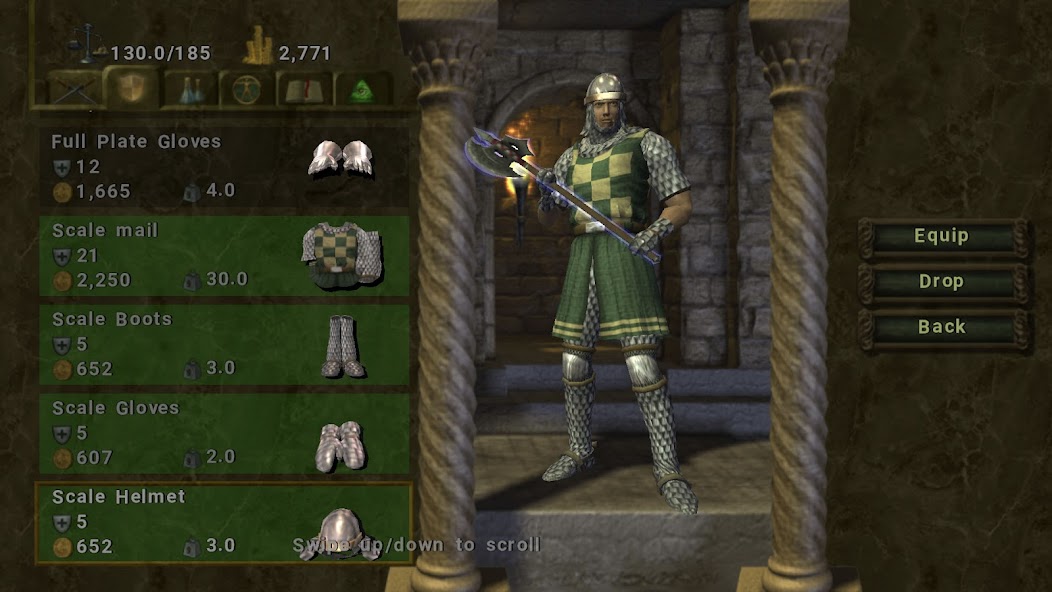
Task: Open the green pyramid eye tab
Action: tap(363, 89)
